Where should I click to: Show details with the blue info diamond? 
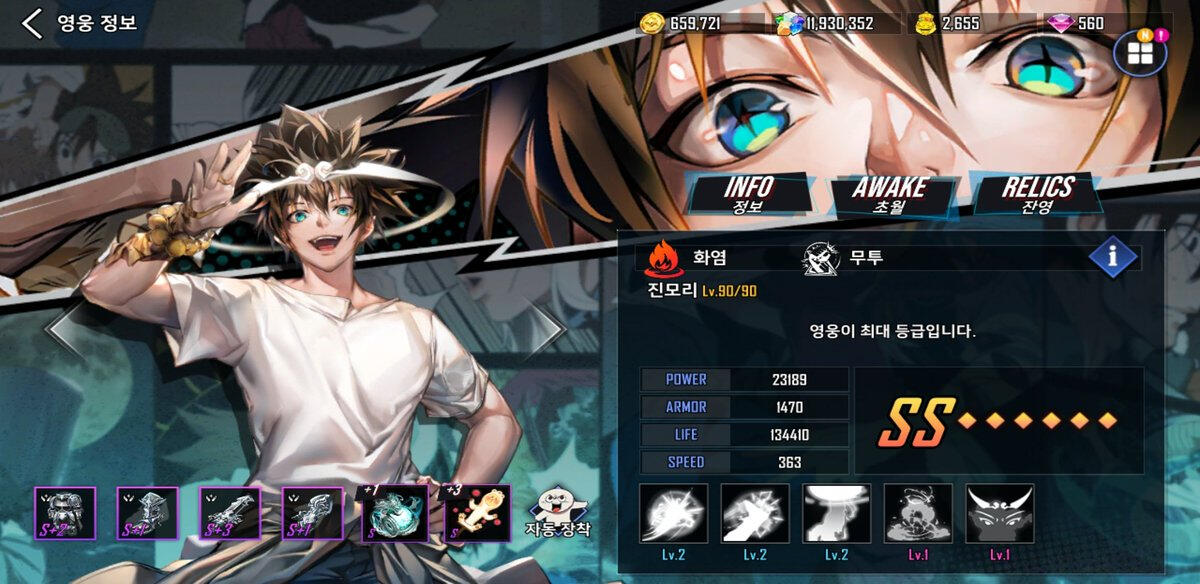pyautogui.click(x=1113, y=257)
